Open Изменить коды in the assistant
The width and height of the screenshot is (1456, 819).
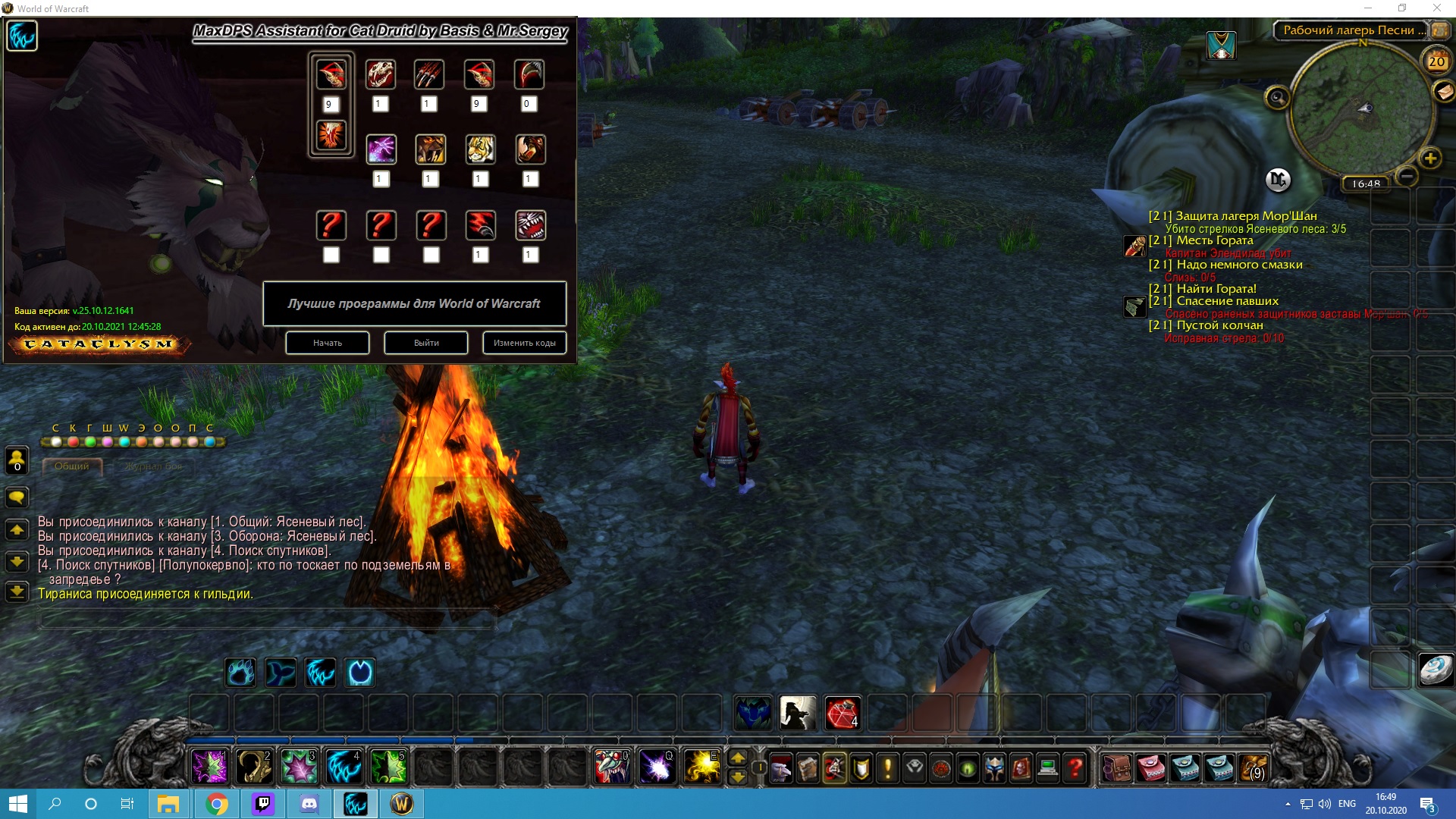tap(524, 343)
